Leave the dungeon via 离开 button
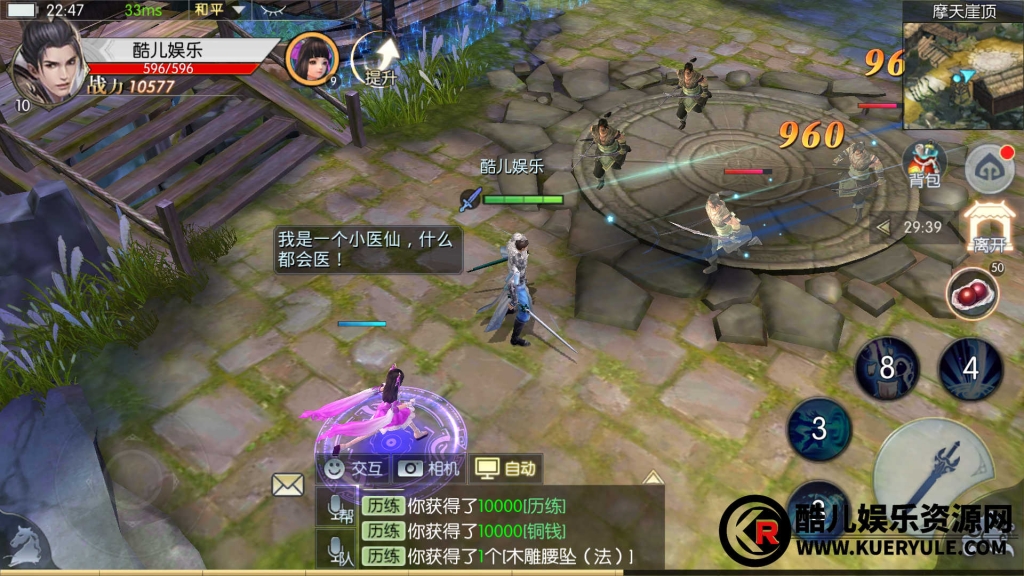 pos(989,227)
